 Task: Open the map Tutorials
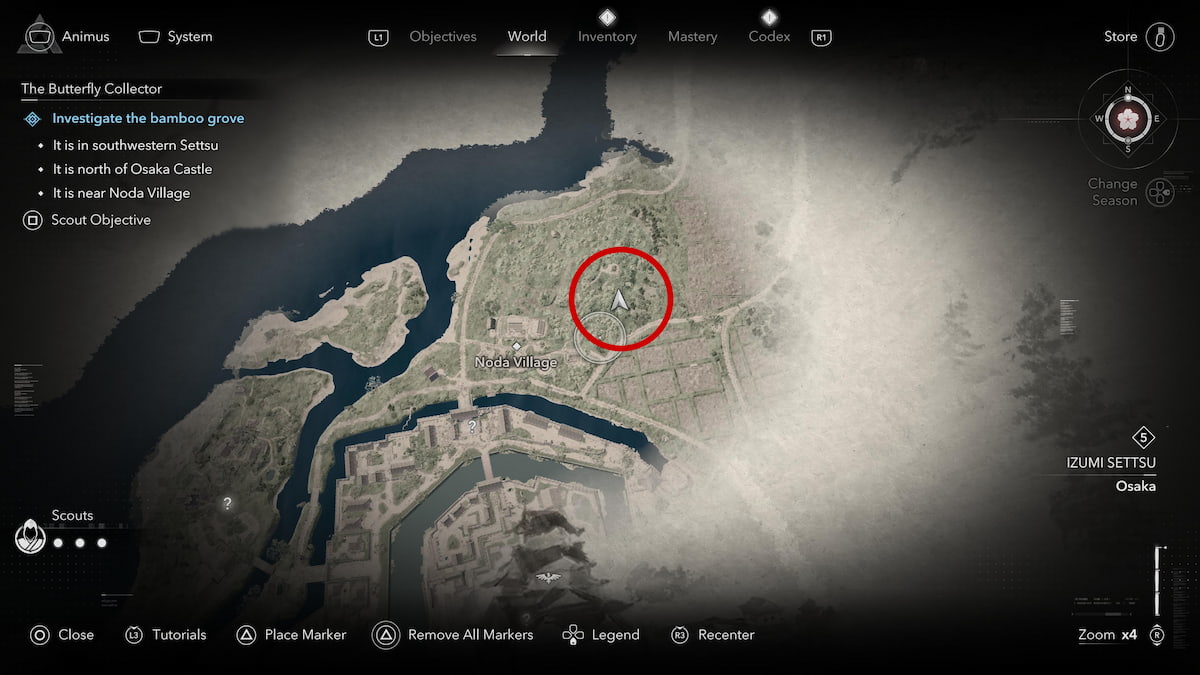click(x=165, y=635)
